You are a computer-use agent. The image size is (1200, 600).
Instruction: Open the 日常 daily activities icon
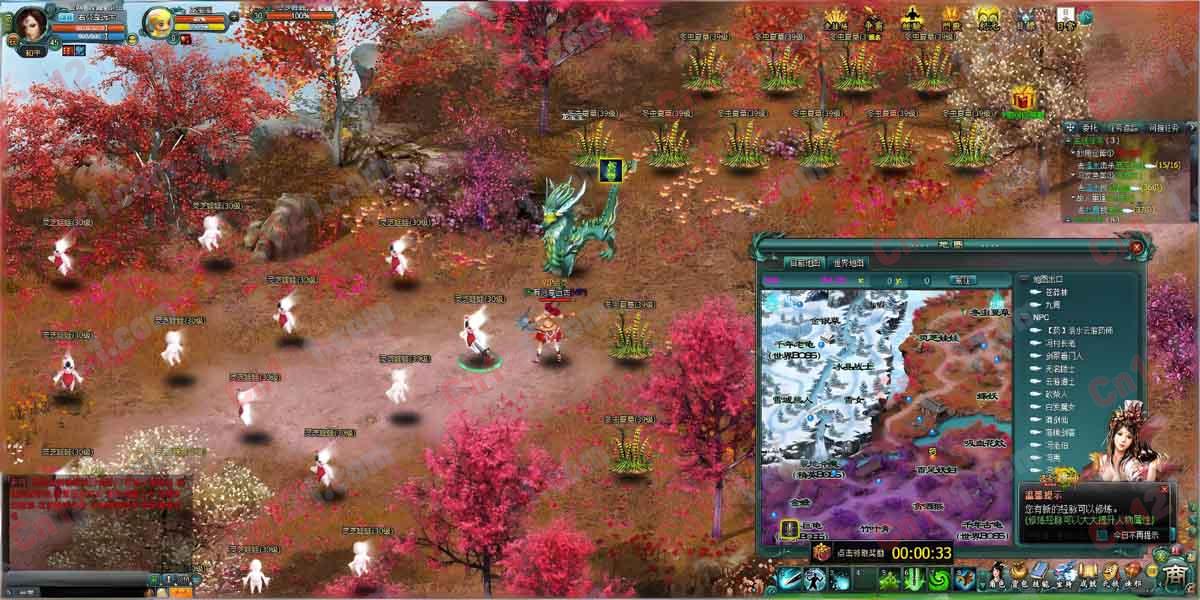pos(1067,18)
